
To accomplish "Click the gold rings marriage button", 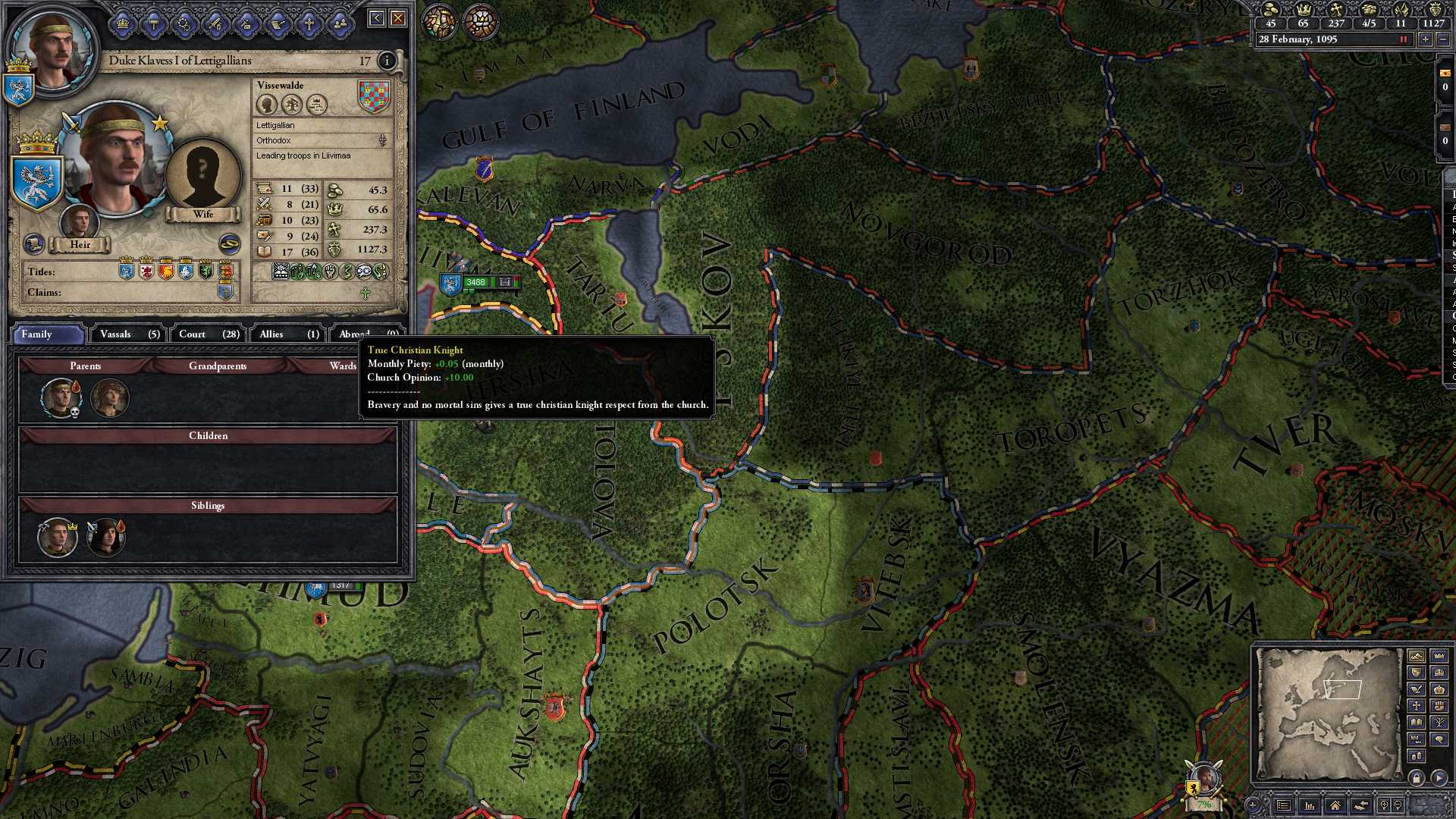I will (229, 243).
